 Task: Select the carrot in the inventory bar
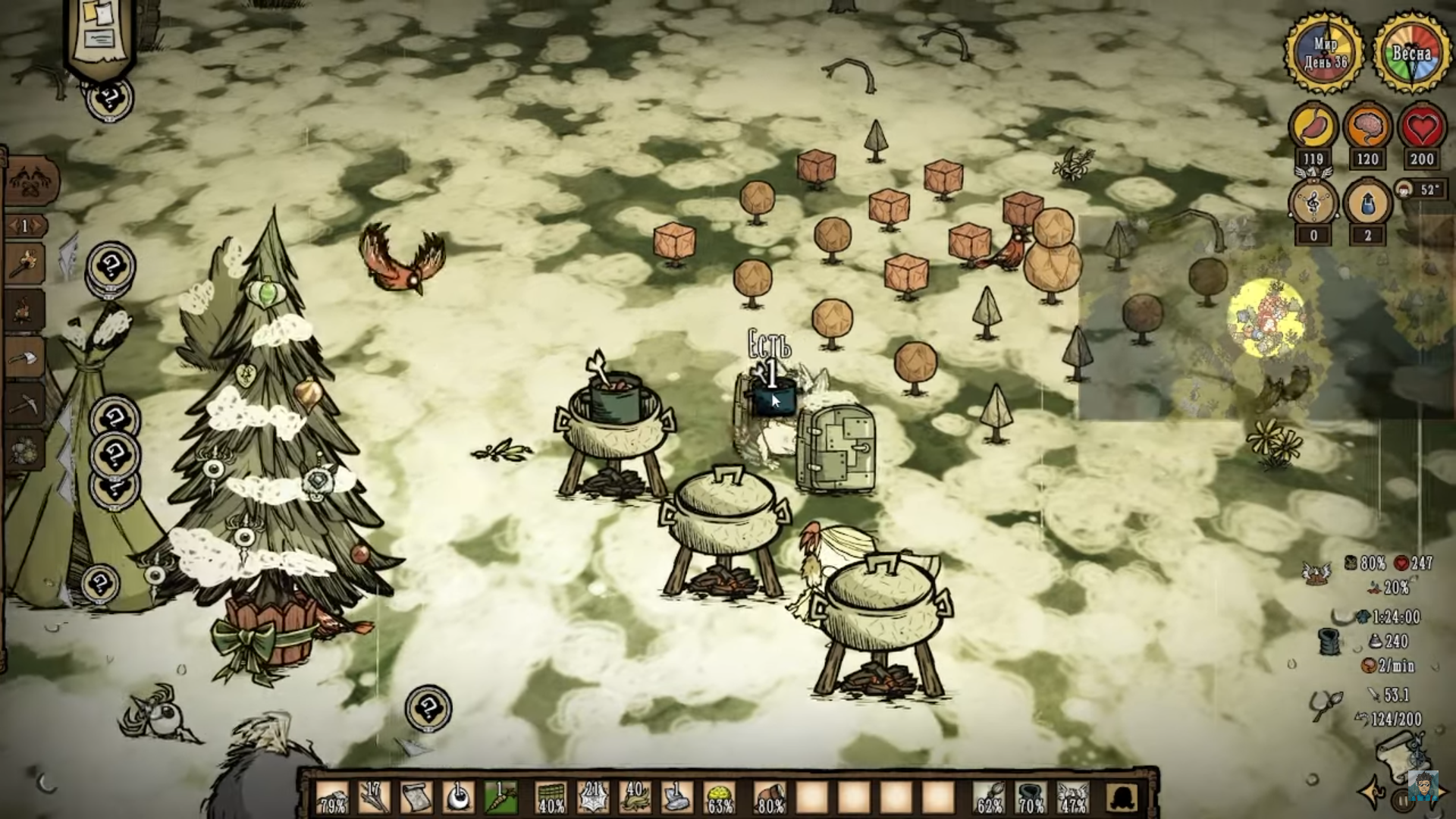click(500, 797)
